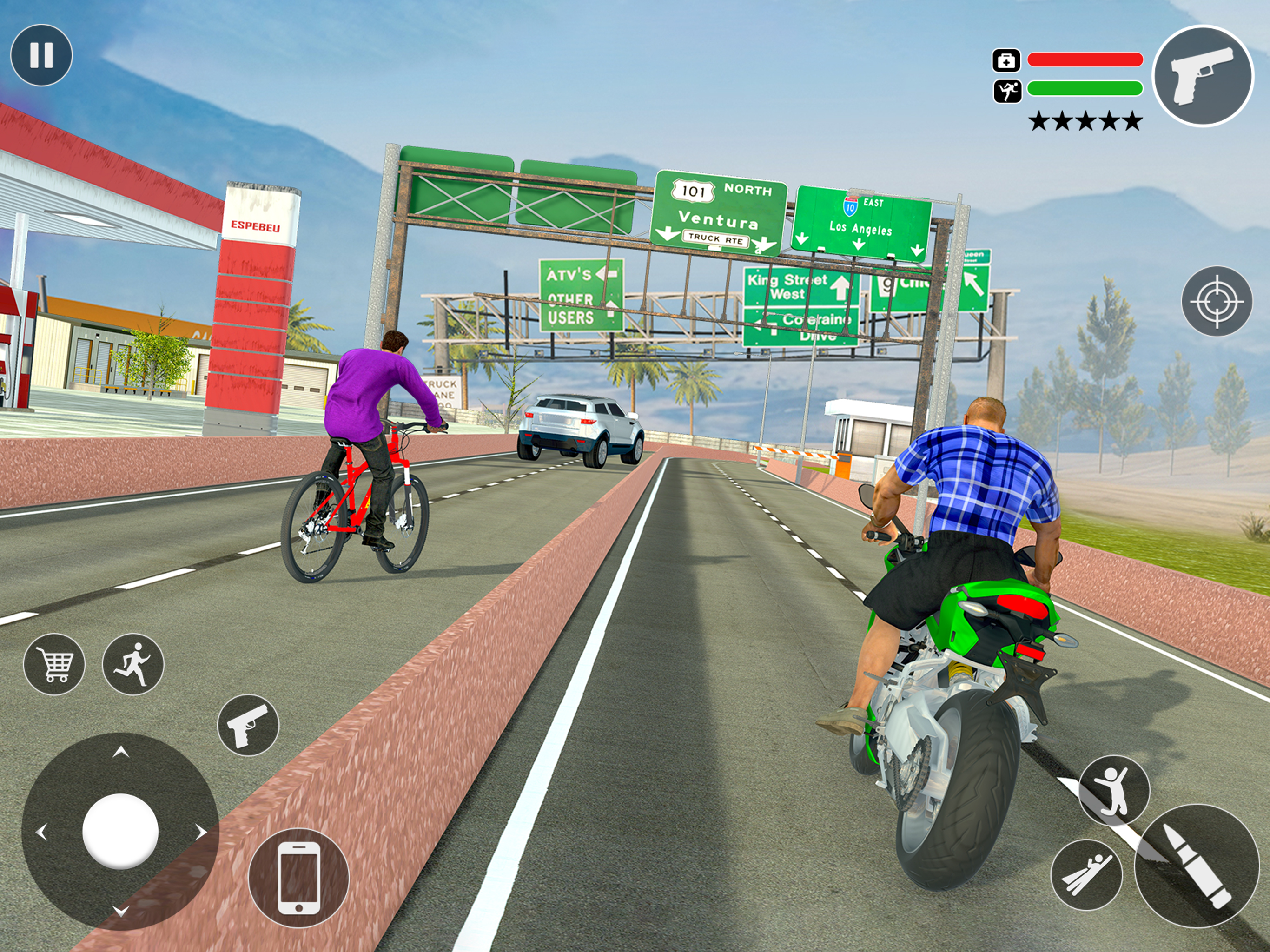Activate the jump figure button
Screen dimensions: 1270x952
click(1113, 791)
